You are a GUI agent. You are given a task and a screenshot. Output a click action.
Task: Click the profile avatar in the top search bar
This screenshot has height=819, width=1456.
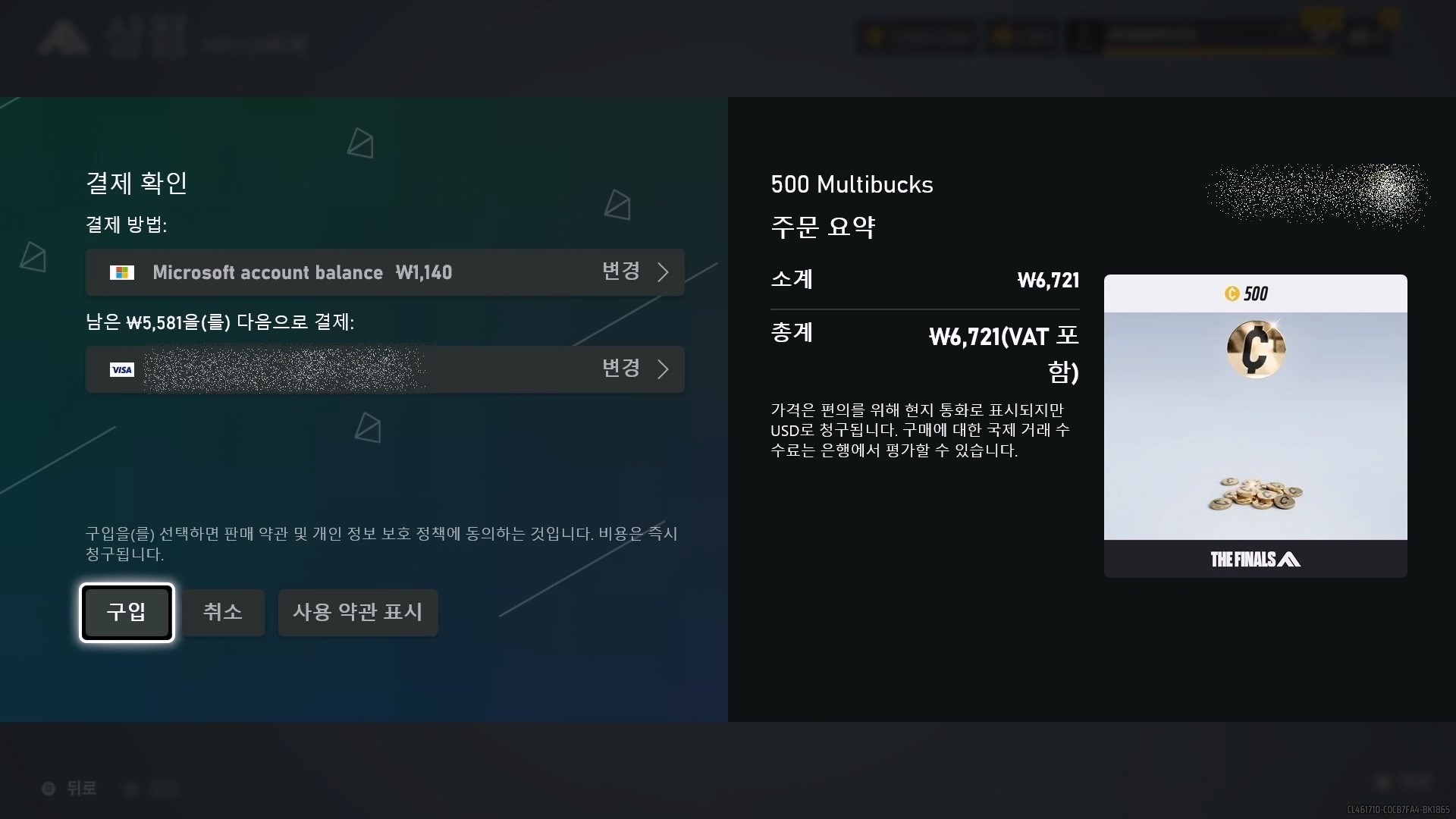pos(1085,36)
